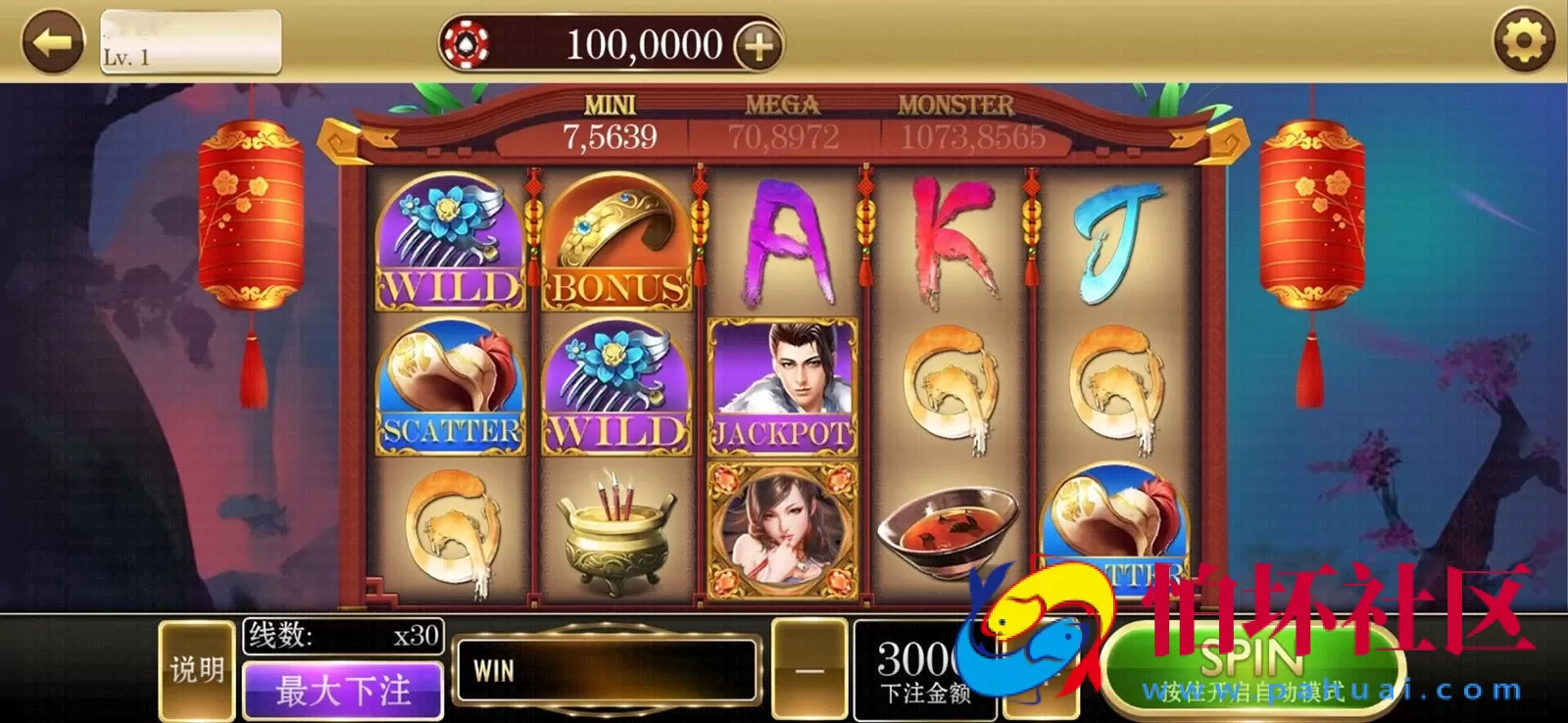Viewport: 1568px width, 723px height.
Task: Open the settings gear
Action: pyautogui.click(x=1525, y=39)
